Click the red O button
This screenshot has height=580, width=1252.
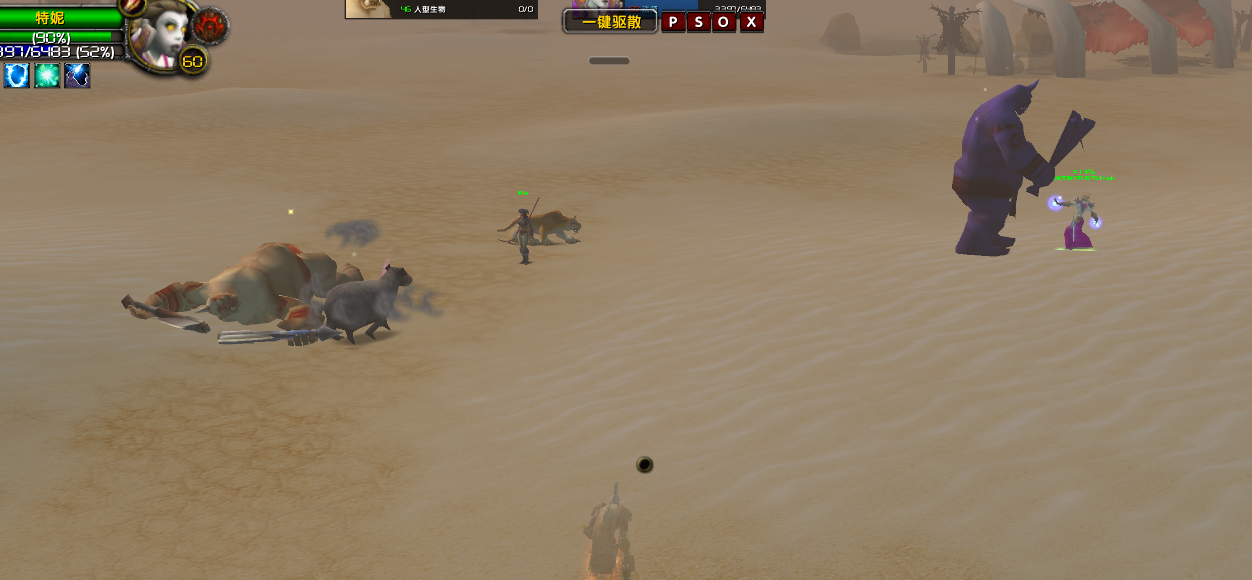point(724,22)
